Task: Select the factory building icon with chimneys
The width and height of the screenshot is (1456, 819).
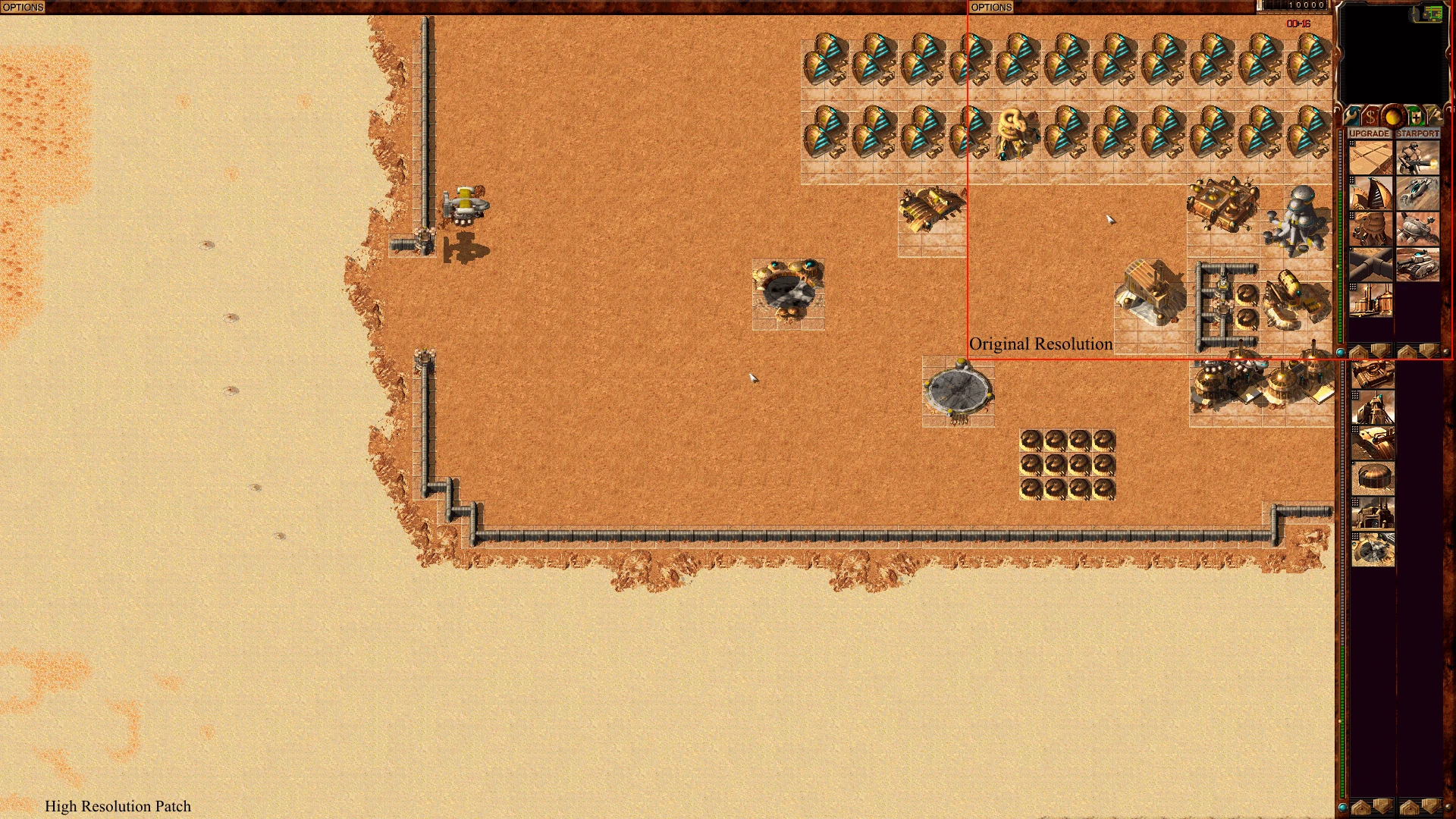Action: click(x=1373, y=514)
